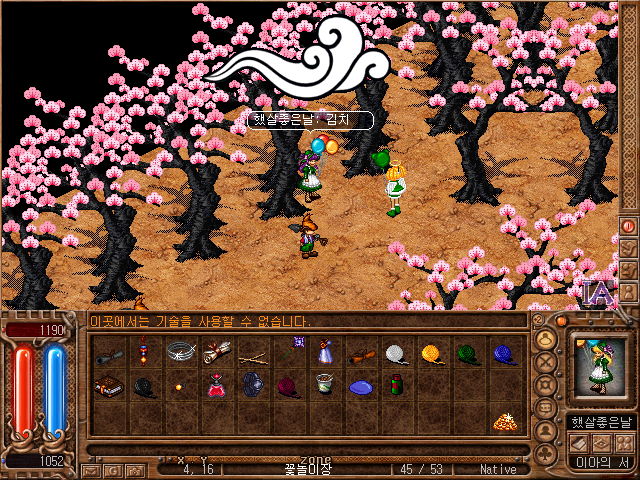Screen dimensions: 640x480
Task: Select the dark round armor item
Action: 252,386
